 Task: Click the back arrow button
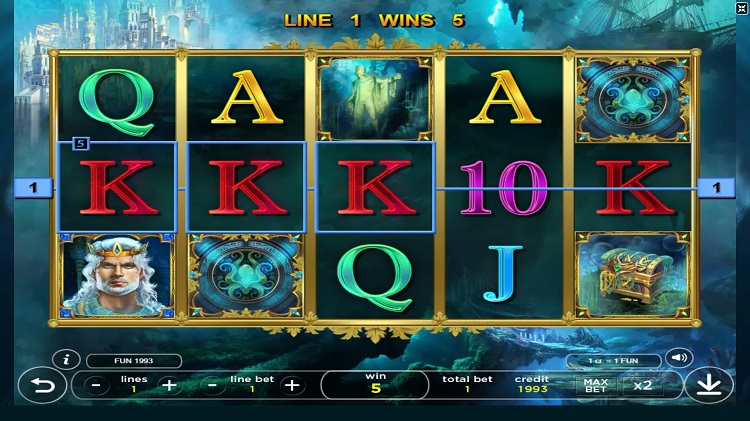(43, 385)
